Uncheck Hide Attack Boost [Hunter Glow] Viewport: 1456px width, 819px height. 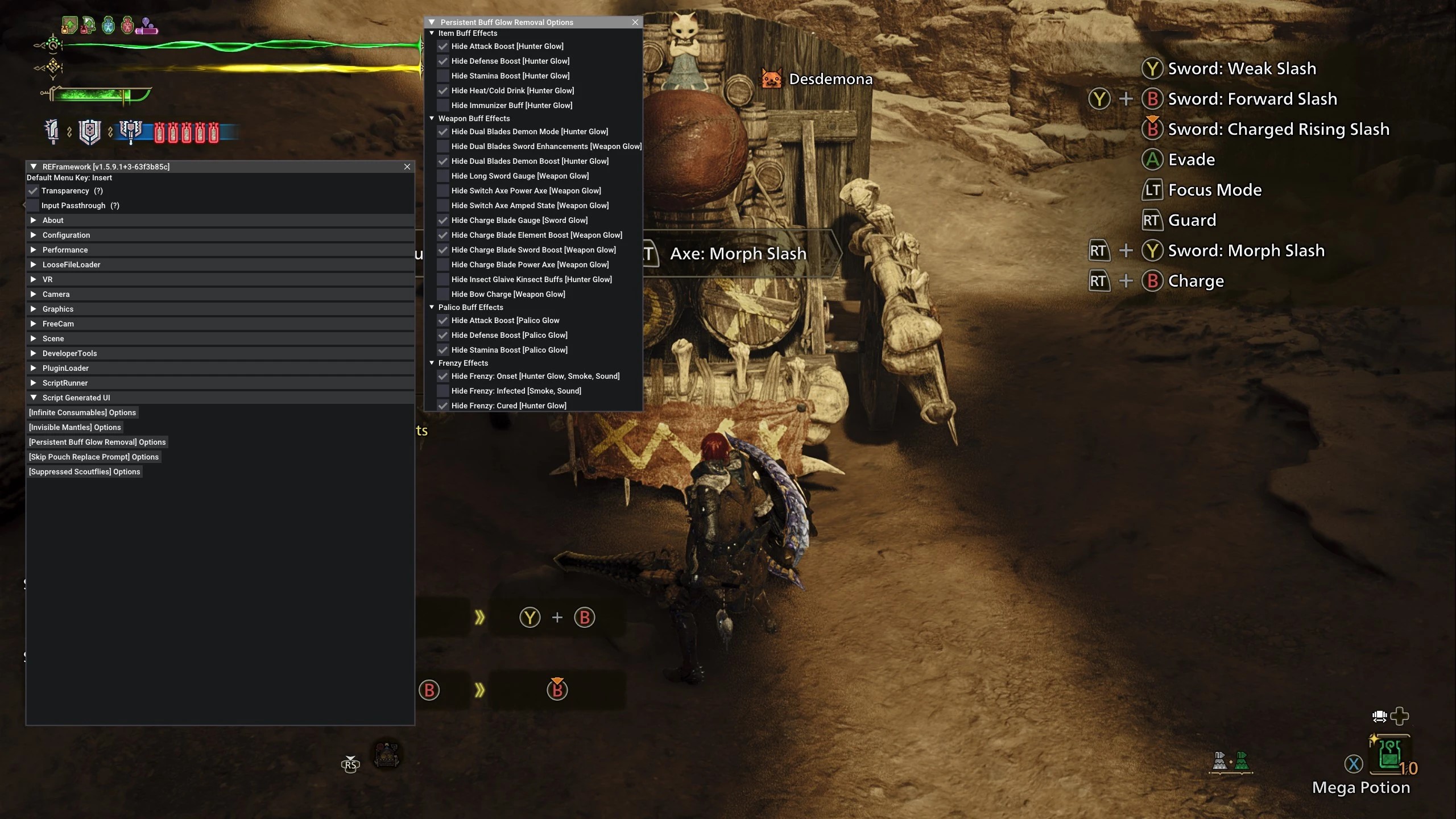[443, 47]
